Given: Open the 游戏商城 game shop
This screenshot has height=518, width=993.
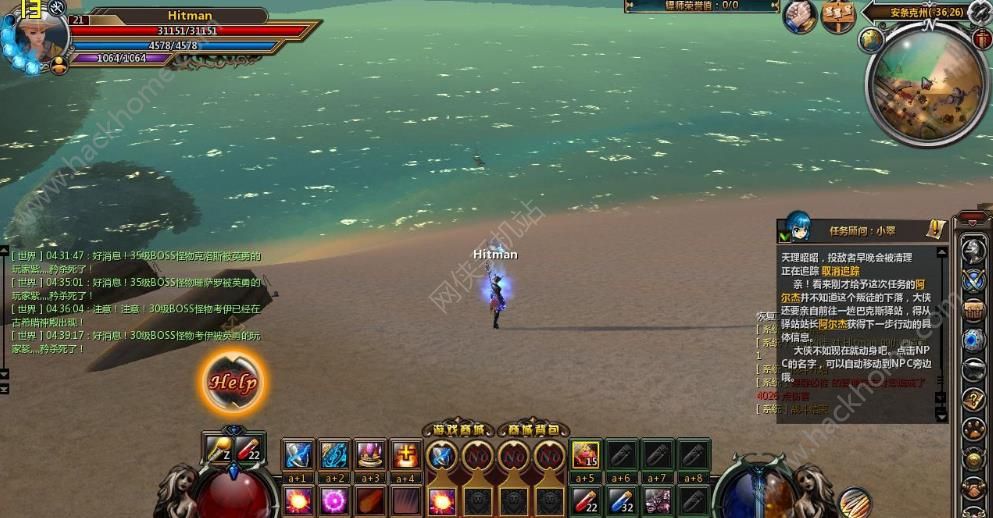Looking at the screenshot, I should pos(459,430).
